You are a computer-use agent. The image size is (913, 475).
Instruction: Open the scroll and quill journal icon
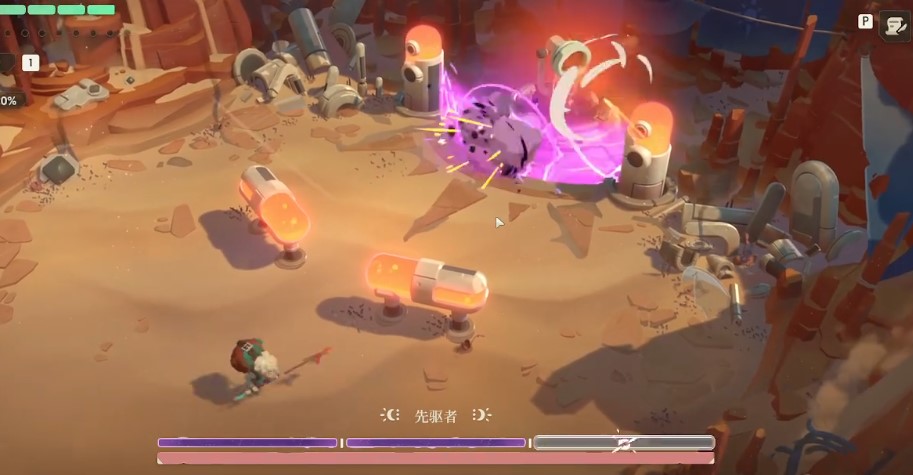893,26
